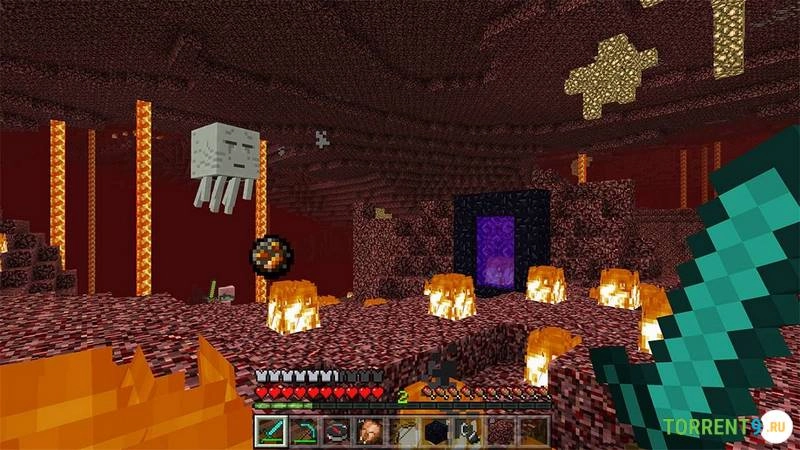The height and width of the screenshot is (450, 800).
Task: Select the cooked food hotbar slot
Action: pyautogui.click(x=370, y=431)
